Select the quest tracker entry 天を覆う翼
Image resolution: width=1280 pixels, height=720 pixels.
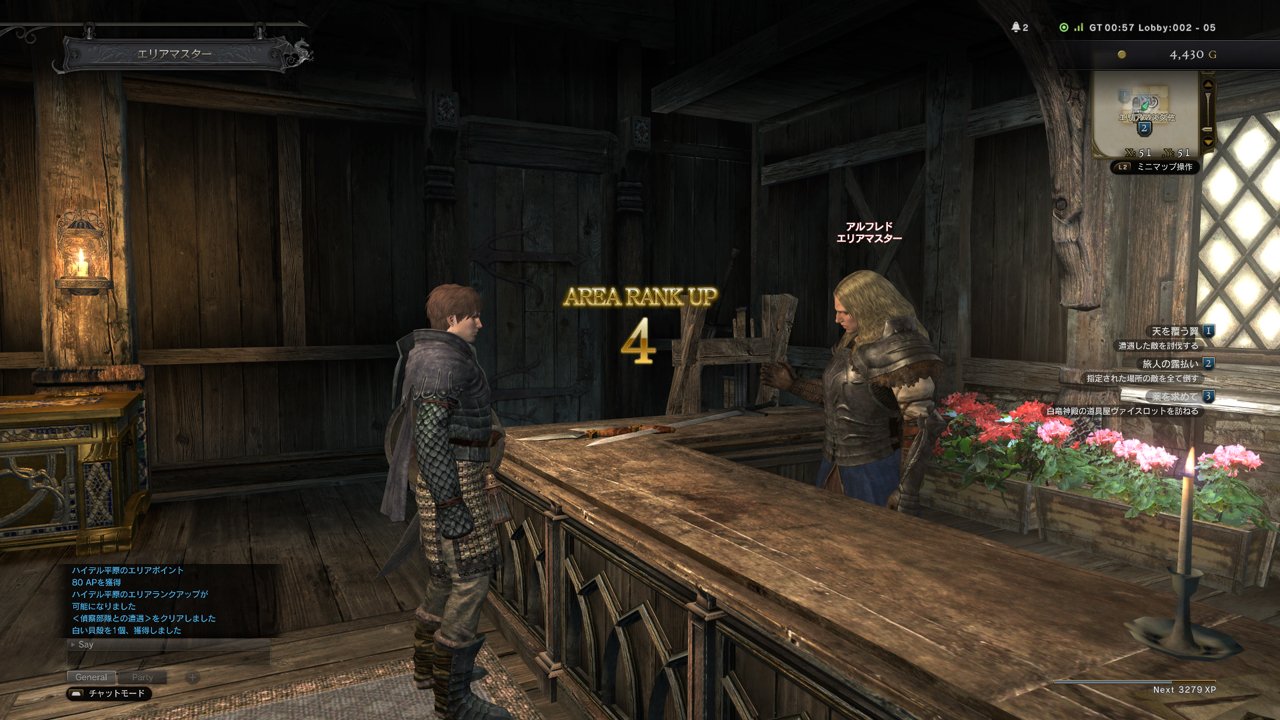point(1175,331)
